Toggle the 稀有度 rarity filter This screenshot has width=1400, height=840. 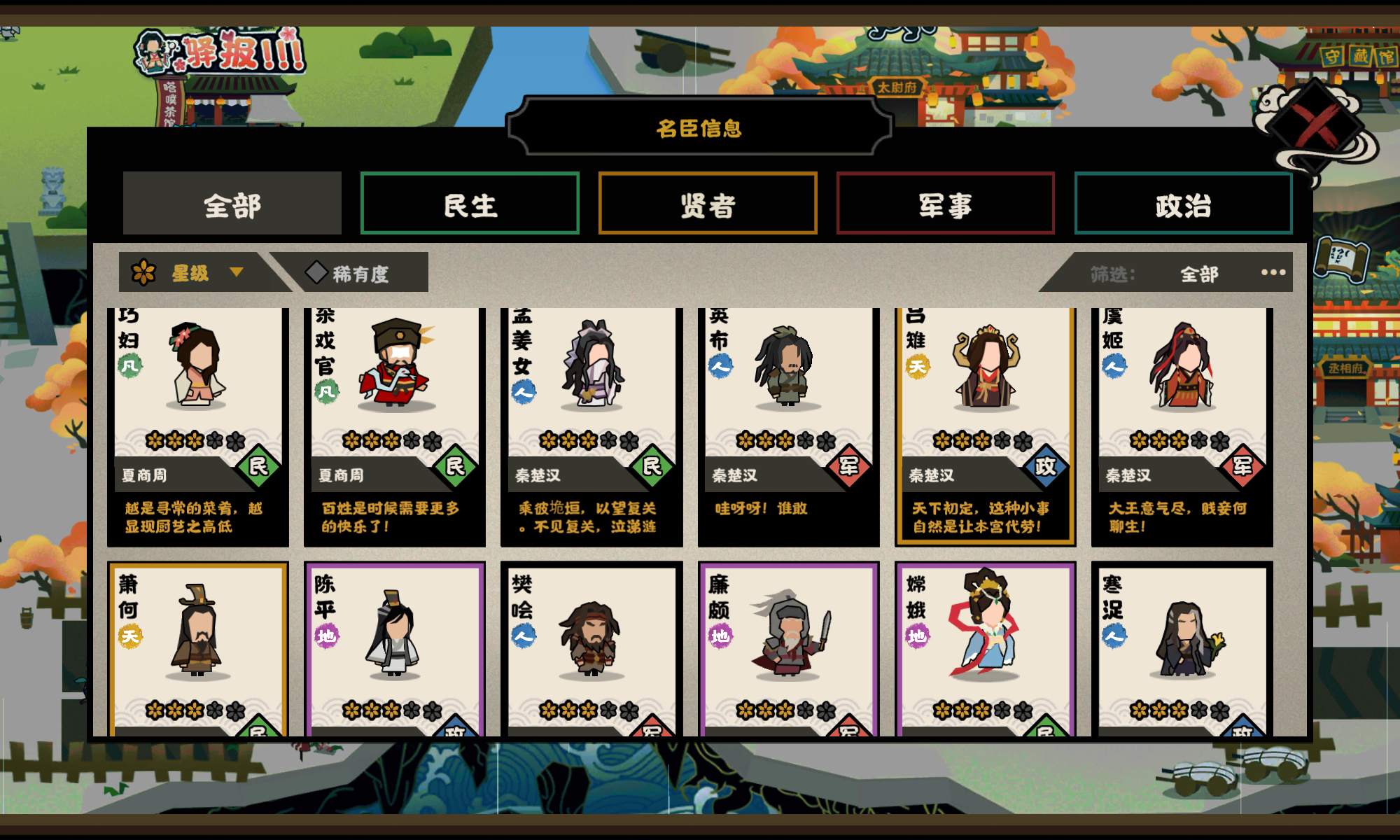pos(361,273)
